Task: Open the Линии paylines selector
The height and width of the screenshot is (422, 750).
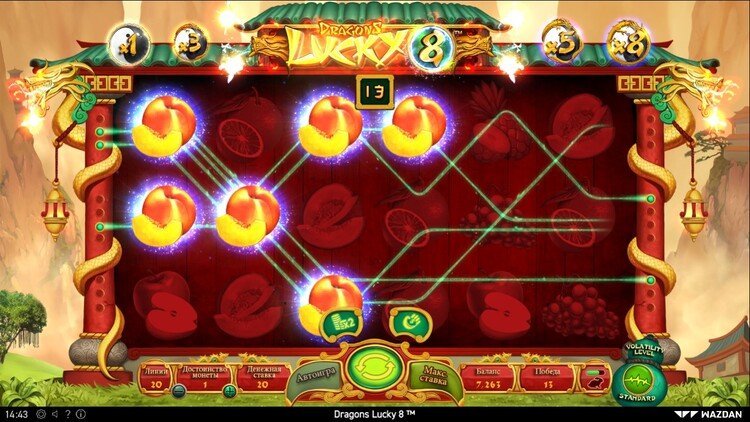Action: click(154, 377)
